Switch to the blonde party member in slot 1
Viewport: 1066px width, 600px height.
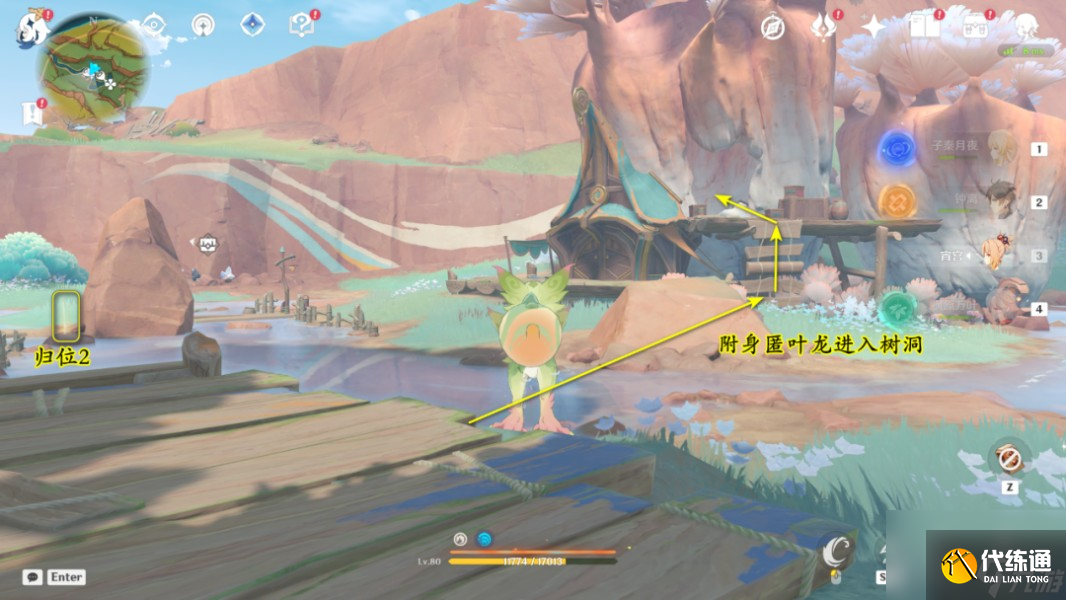pos(1001,149)
